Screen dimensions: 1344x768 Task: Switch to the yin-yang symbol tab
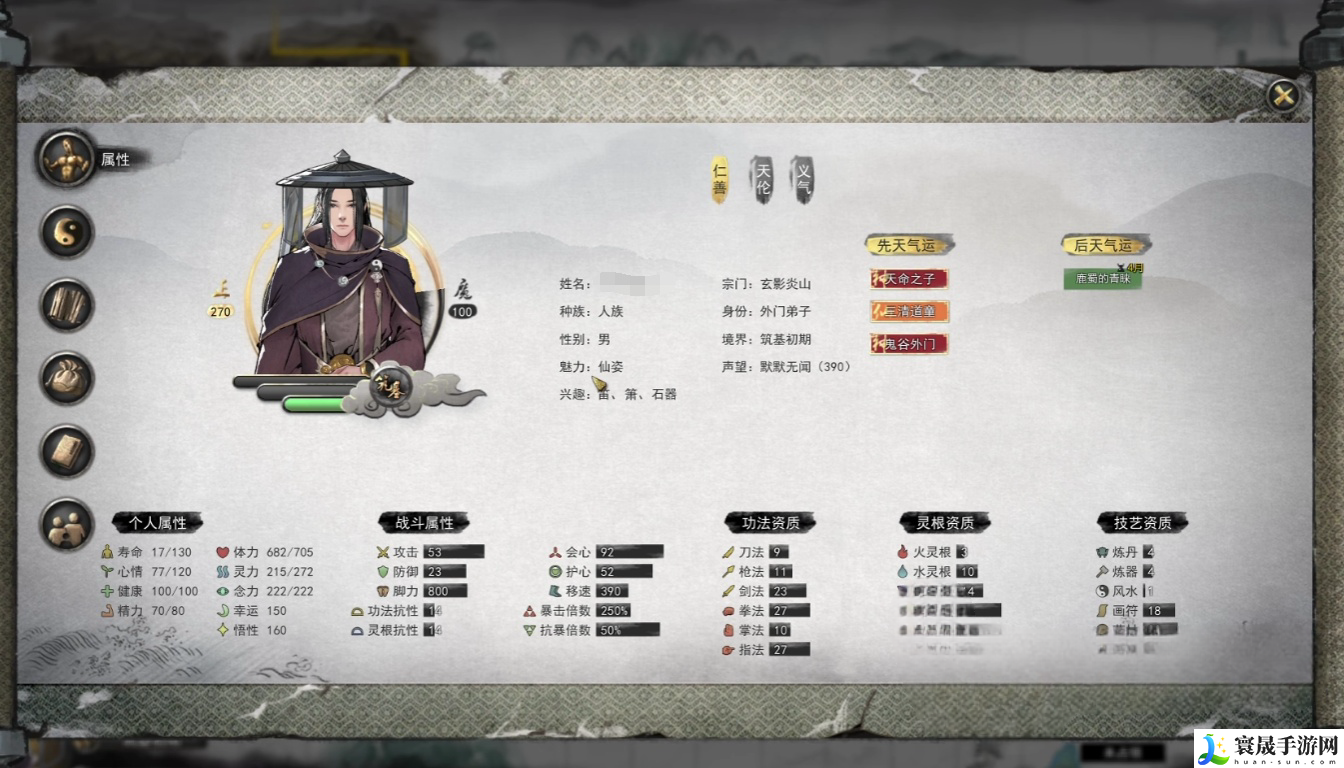pyautogui.click(x=67, y=232)
